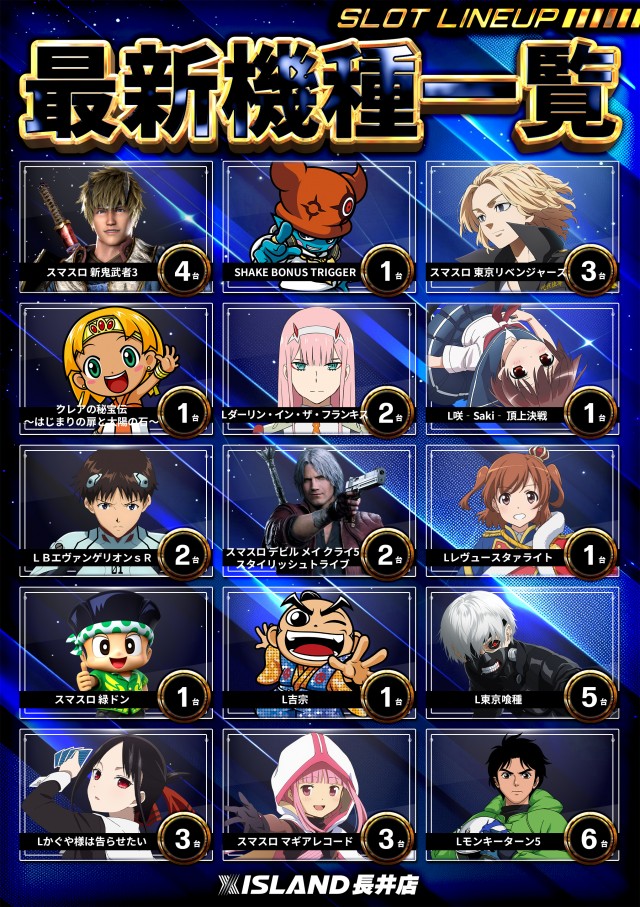This screenshot has height=907, width=640.
Task: Select the LBエヴァンゲリオン tile
Action: click(x=115, y=510)
